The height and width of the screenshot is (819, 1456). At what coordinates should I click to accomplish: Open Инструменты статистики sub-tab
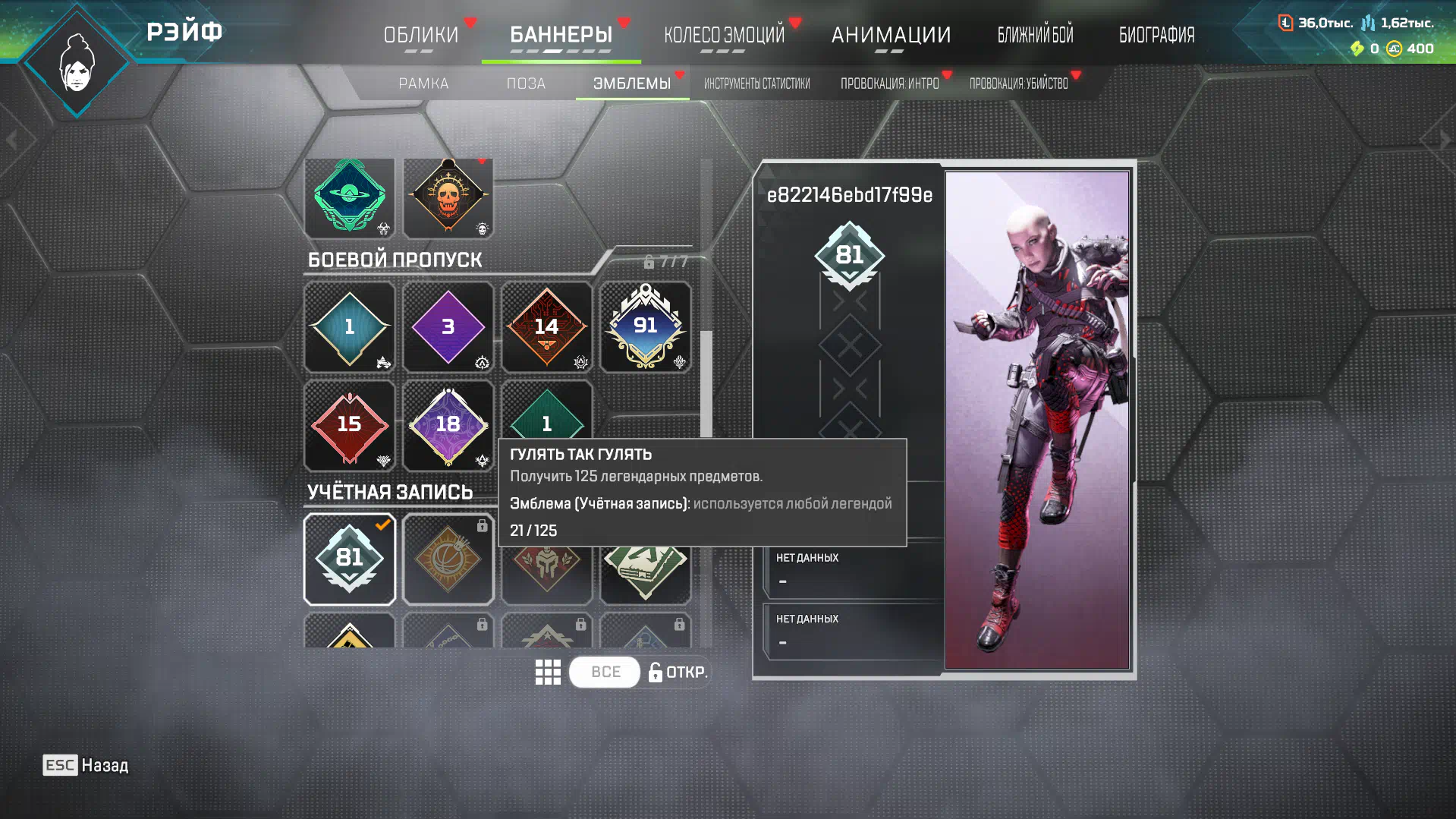pos(756,83)
